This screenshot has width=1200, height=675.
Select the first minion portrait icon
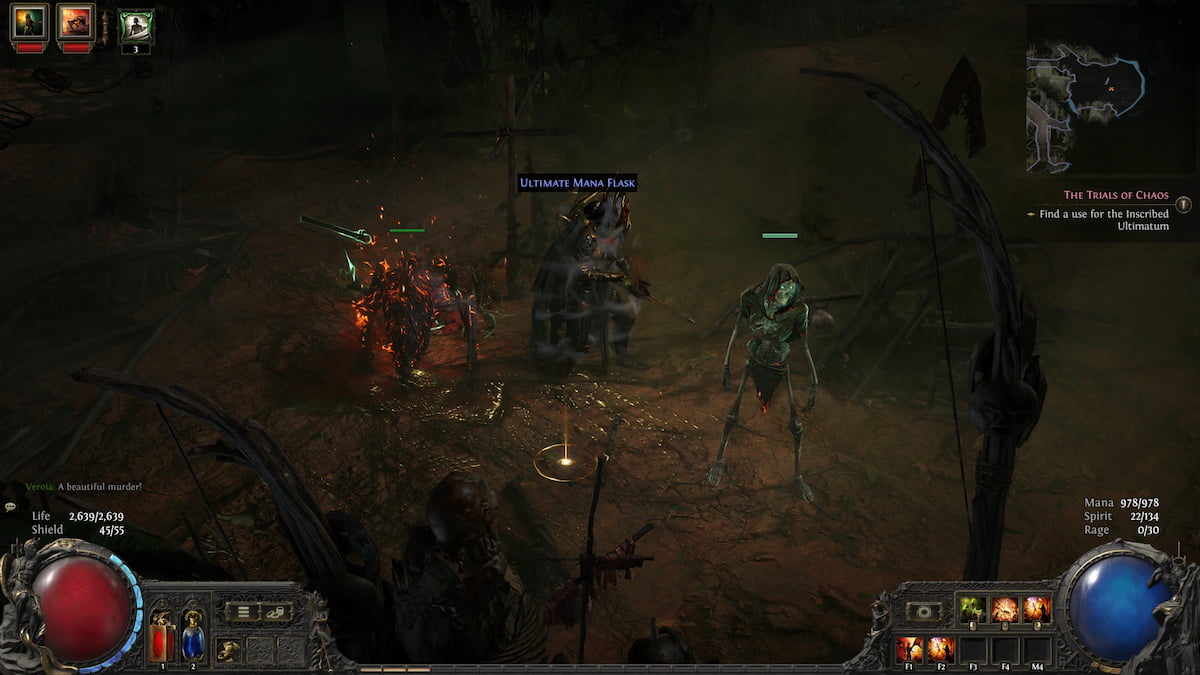pos(29,22)
